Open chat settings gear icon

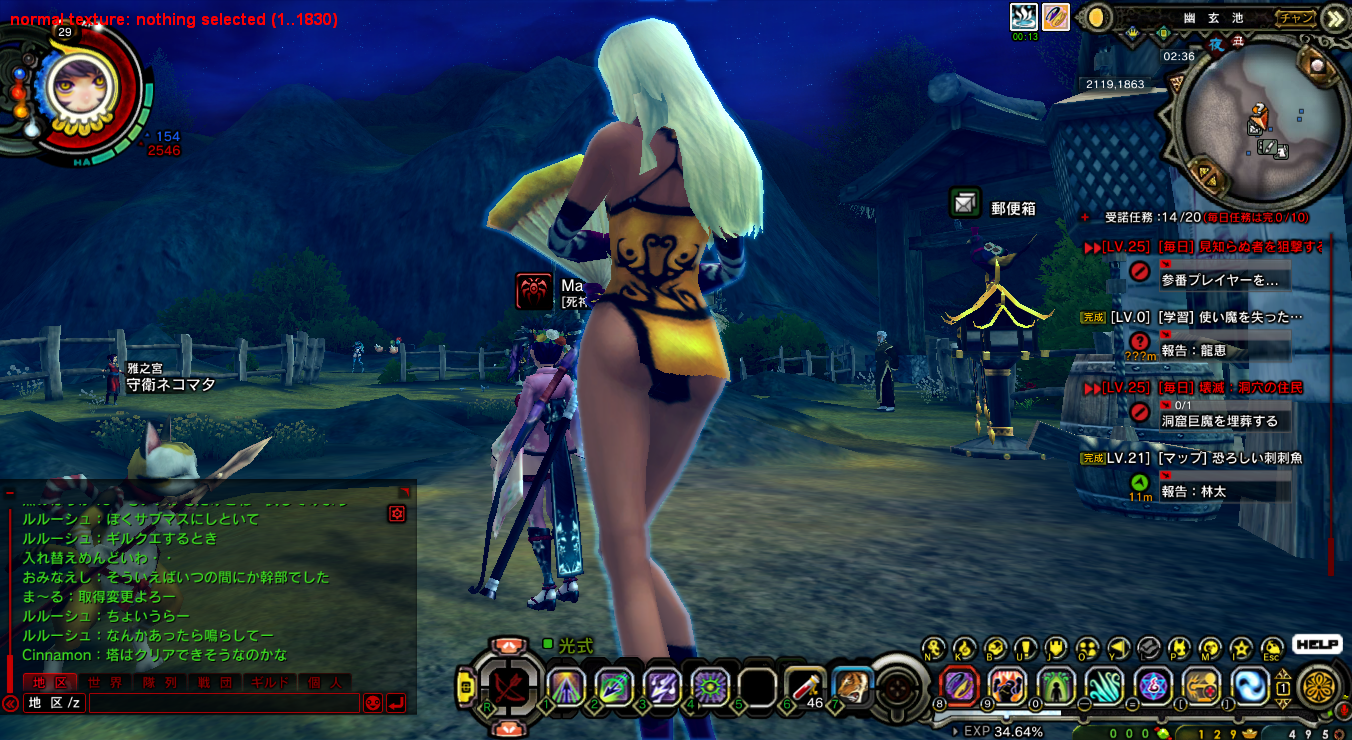[x=397, y=513]
